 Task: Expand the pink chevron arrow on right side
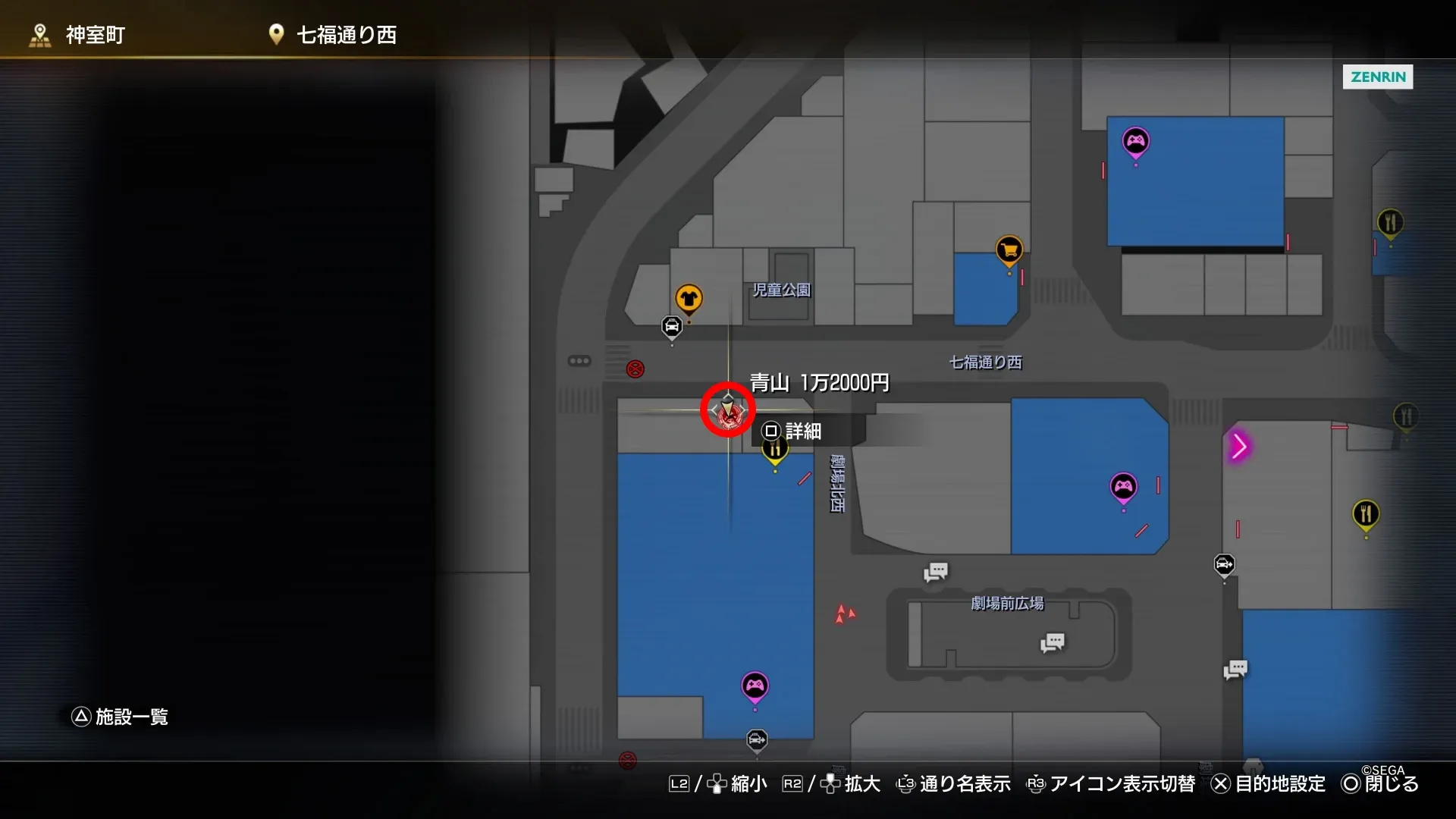tap(1240, 447)
